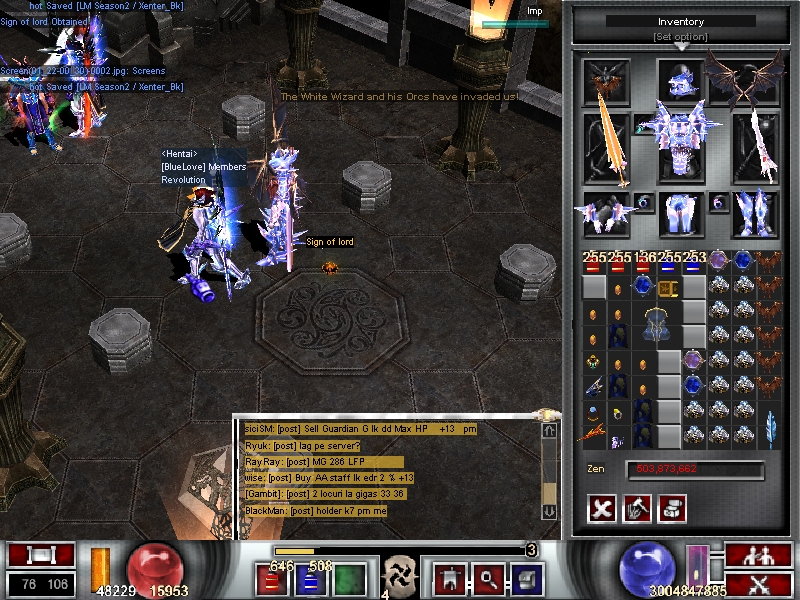Select the equipped boots slot
This screenshot has height=600, width=800.
(x=755, y=211)
